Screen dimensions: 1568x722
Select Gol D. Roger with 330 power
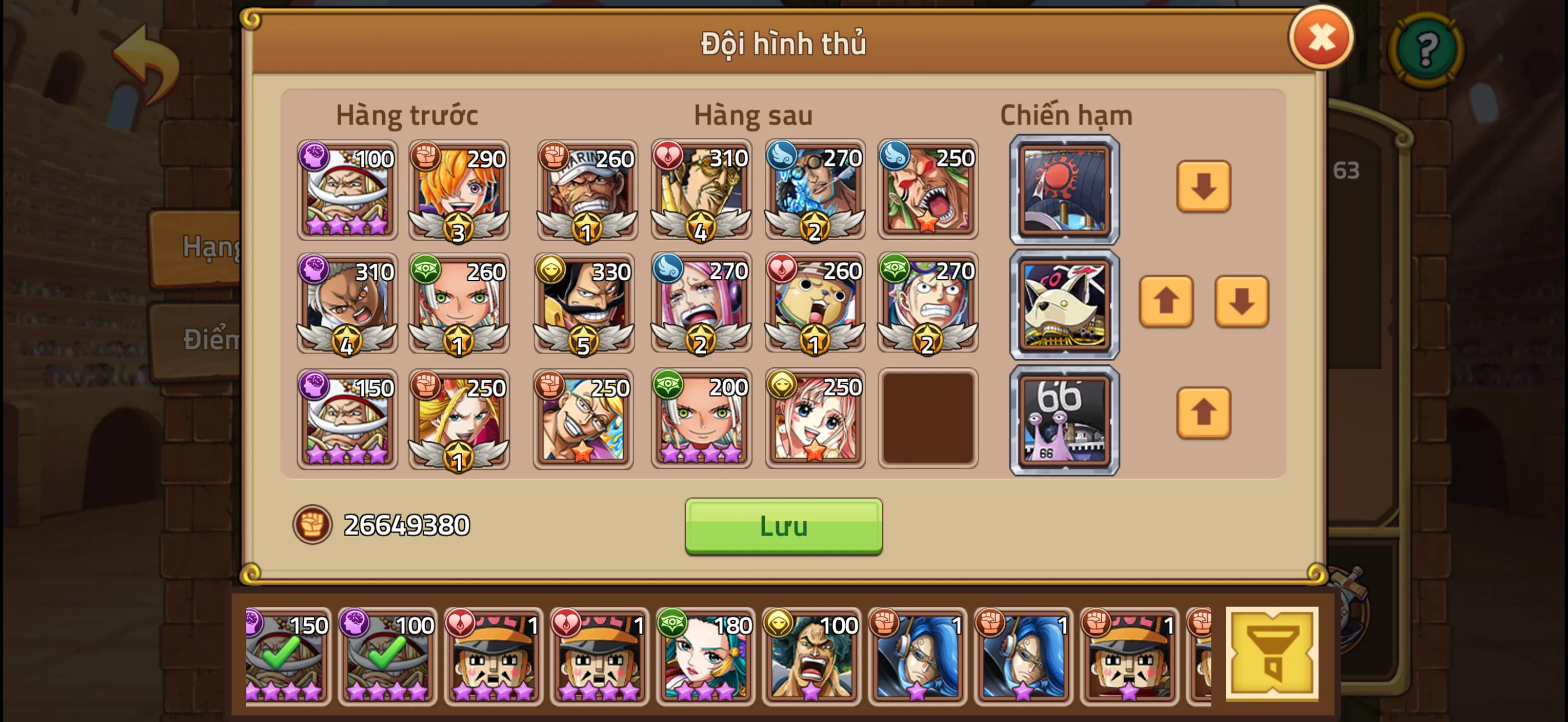(584, 304)
